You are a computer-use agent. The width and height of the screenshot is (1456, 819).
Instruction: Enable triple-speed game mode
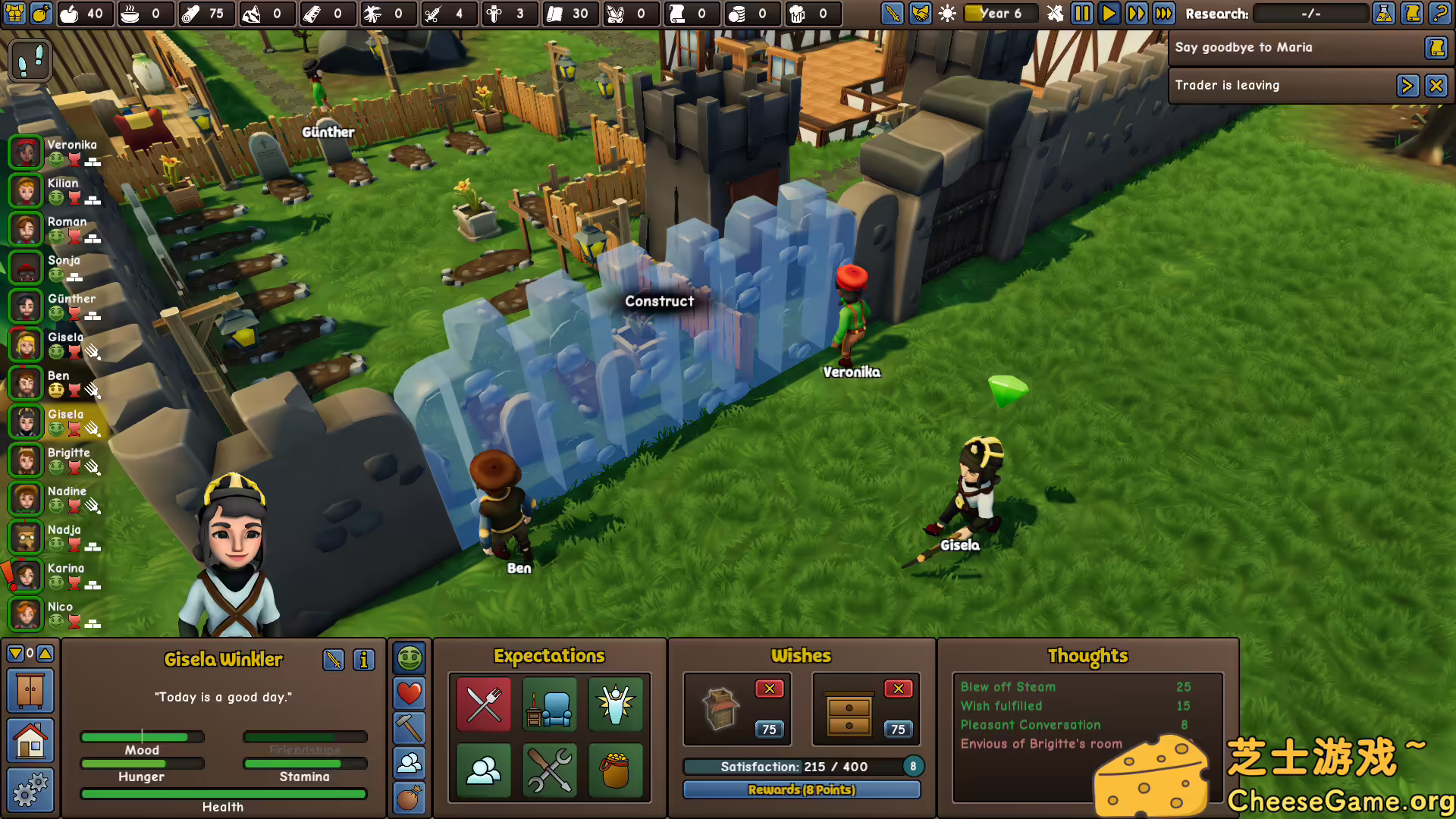1164,13
